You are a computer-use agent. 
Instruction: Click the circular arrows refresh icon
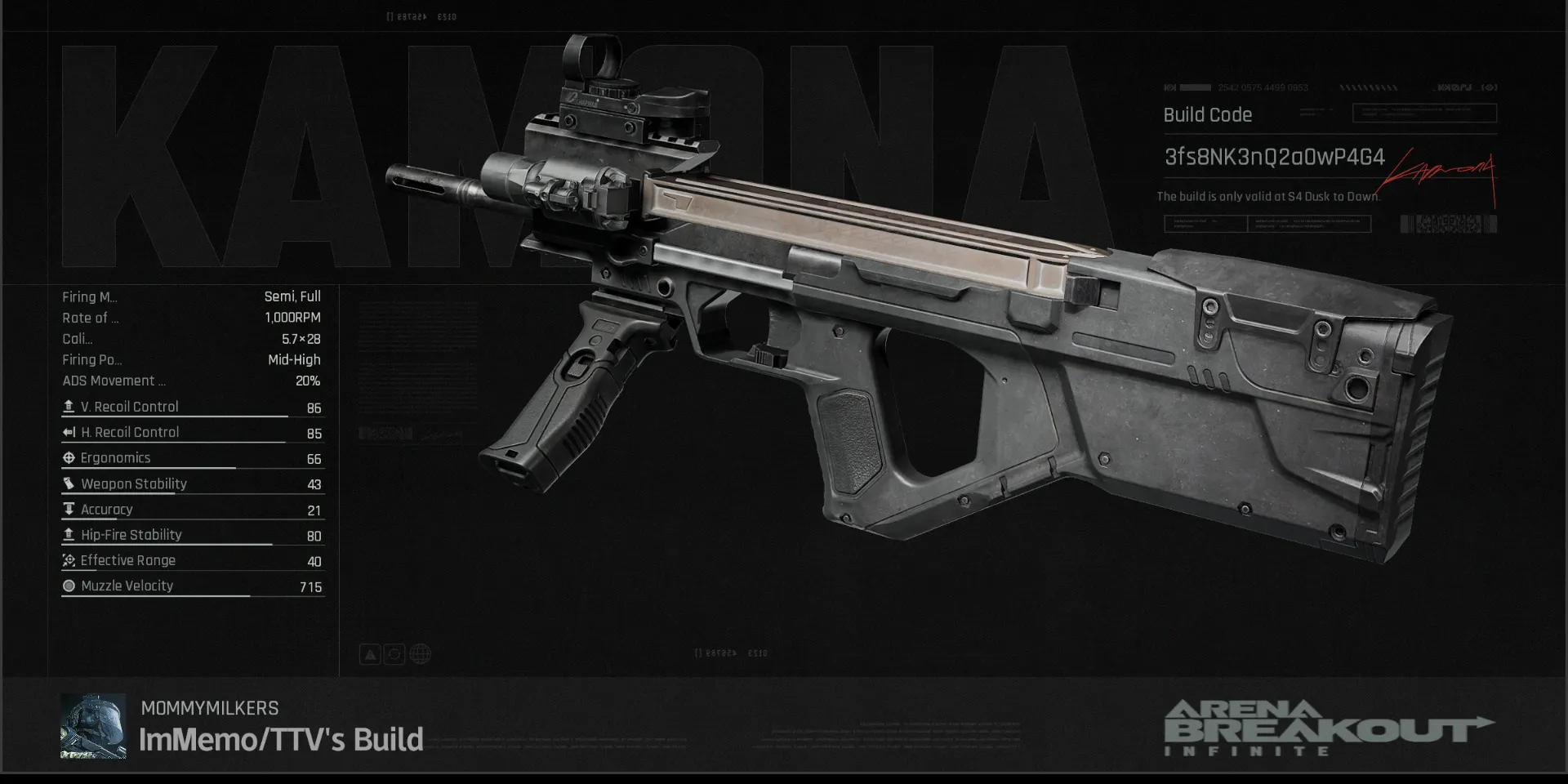[x=394, y=654]
